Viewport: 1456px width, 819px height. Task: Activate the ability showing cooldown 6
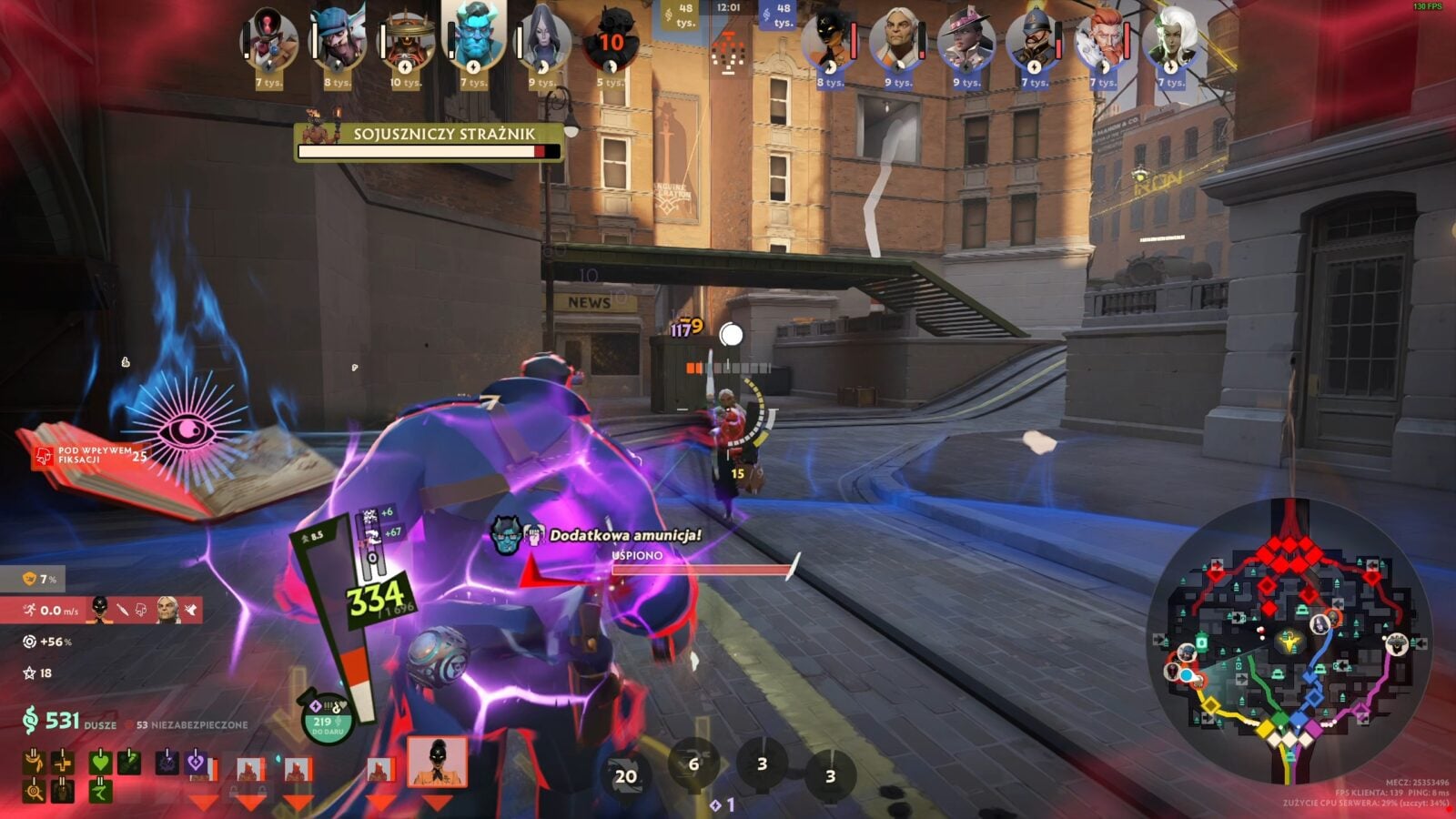click(693, 764)
